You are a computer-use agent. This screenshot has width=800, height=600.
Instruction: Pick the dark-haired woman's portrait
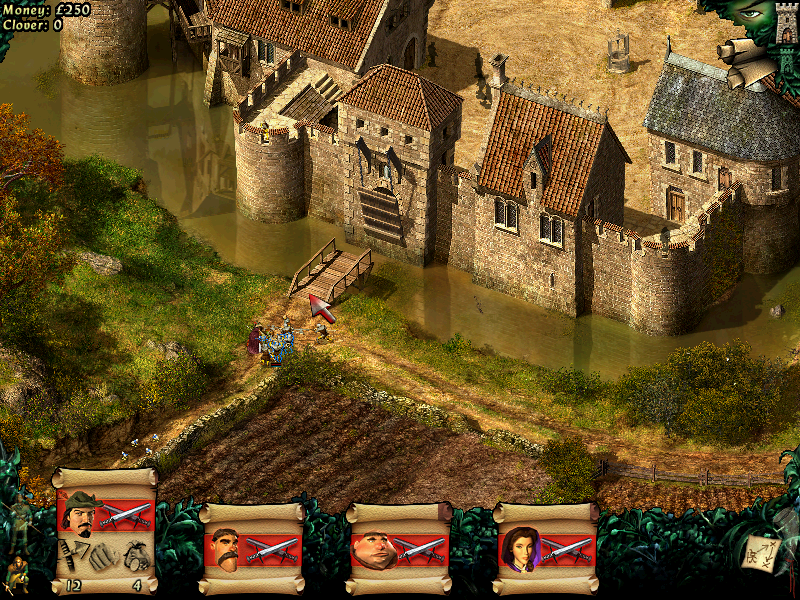click(519, 548)
